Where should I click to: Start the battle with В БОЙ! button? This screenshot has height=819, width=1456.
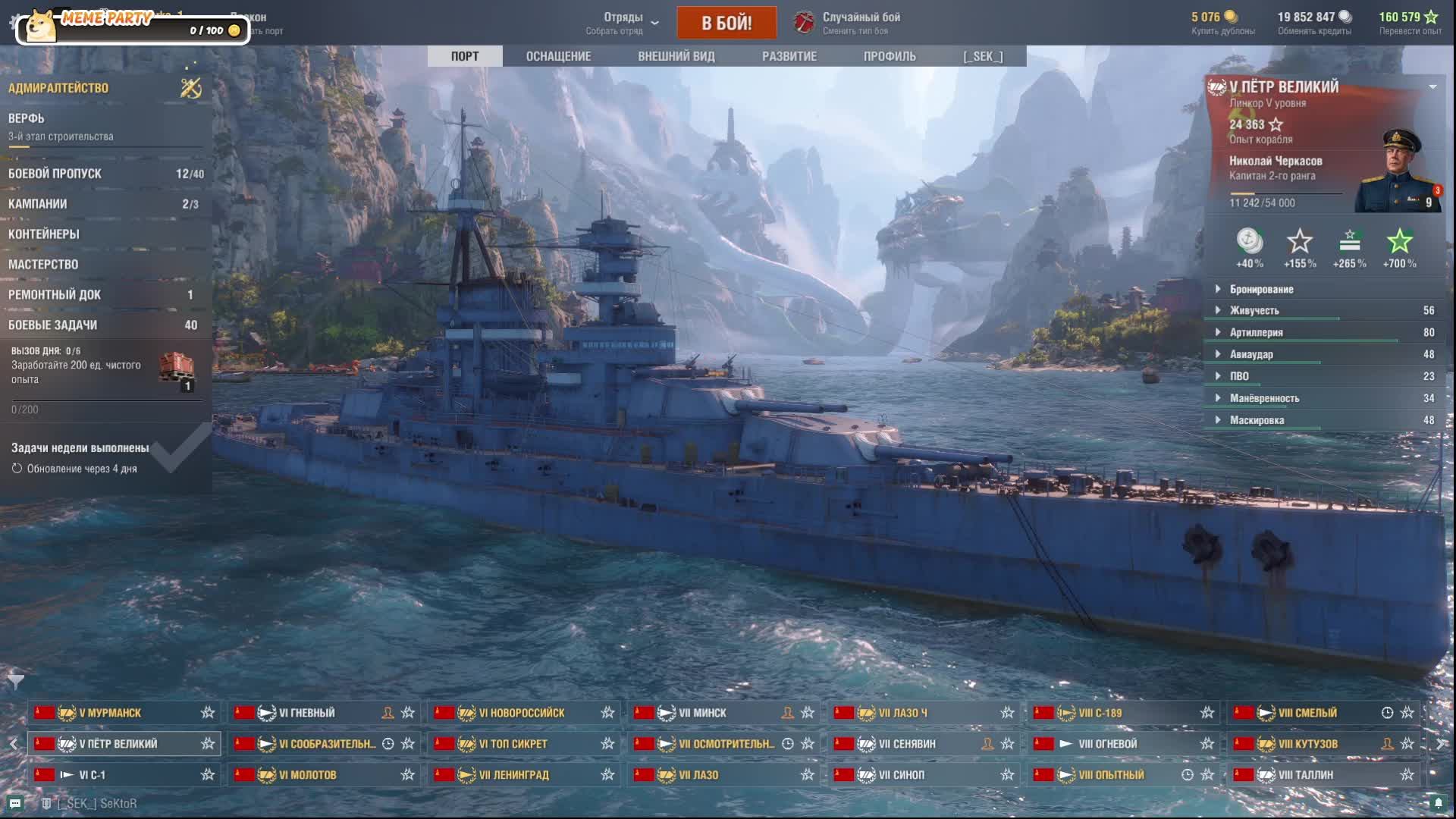click(x=726, y=23)
